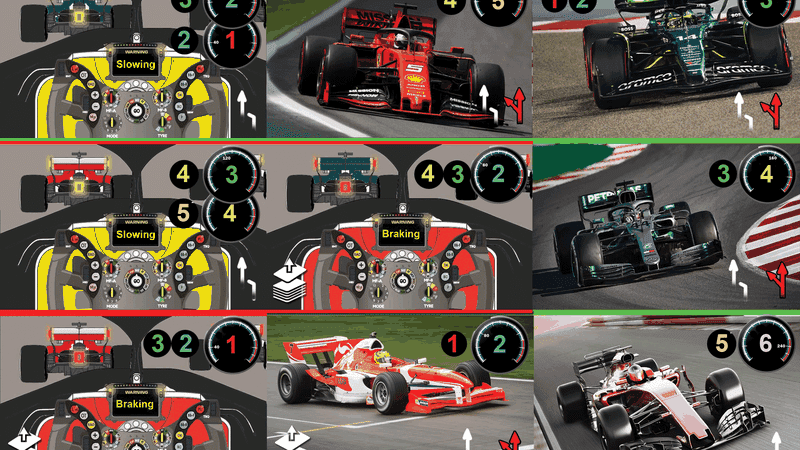The image size is (800, 450).
Task: Select the Slowing card with yellow gear 4
Action: 133,225
